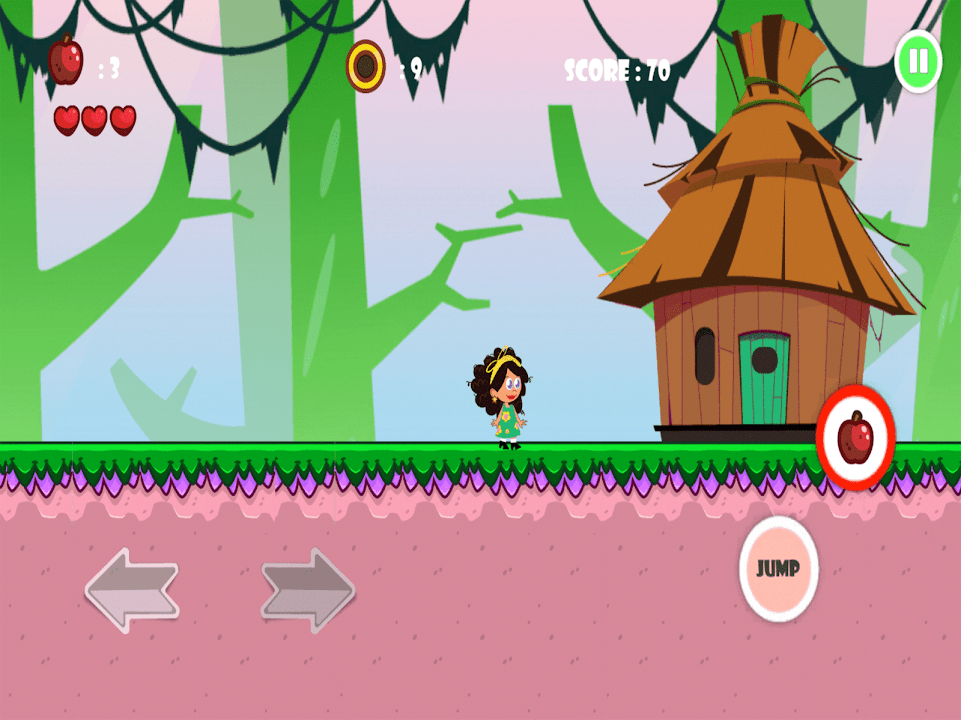Throw an apple with the red-ringed button

click(x=855, y=438)
